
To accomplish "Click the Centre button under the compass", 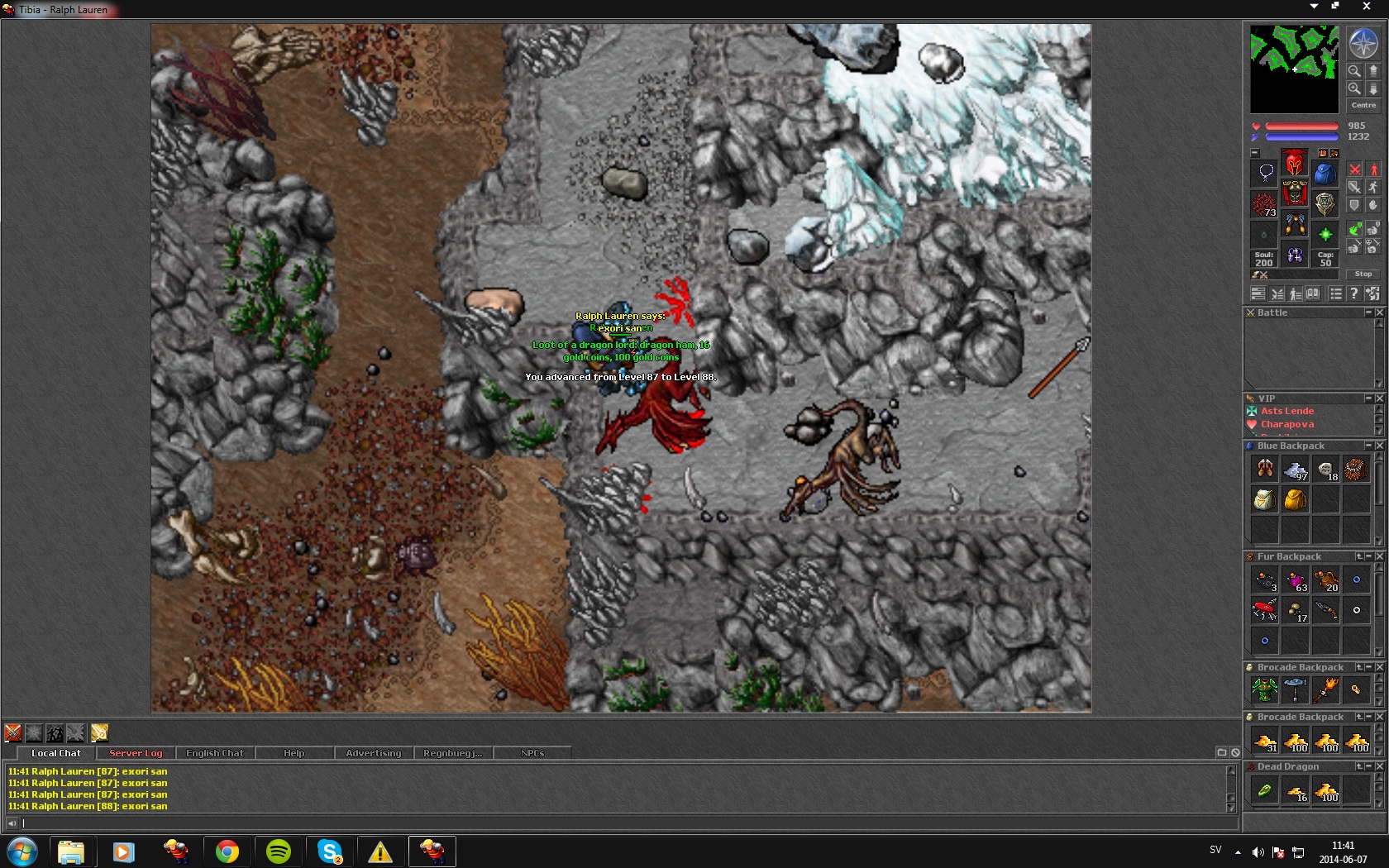I will coord(1363,106).
